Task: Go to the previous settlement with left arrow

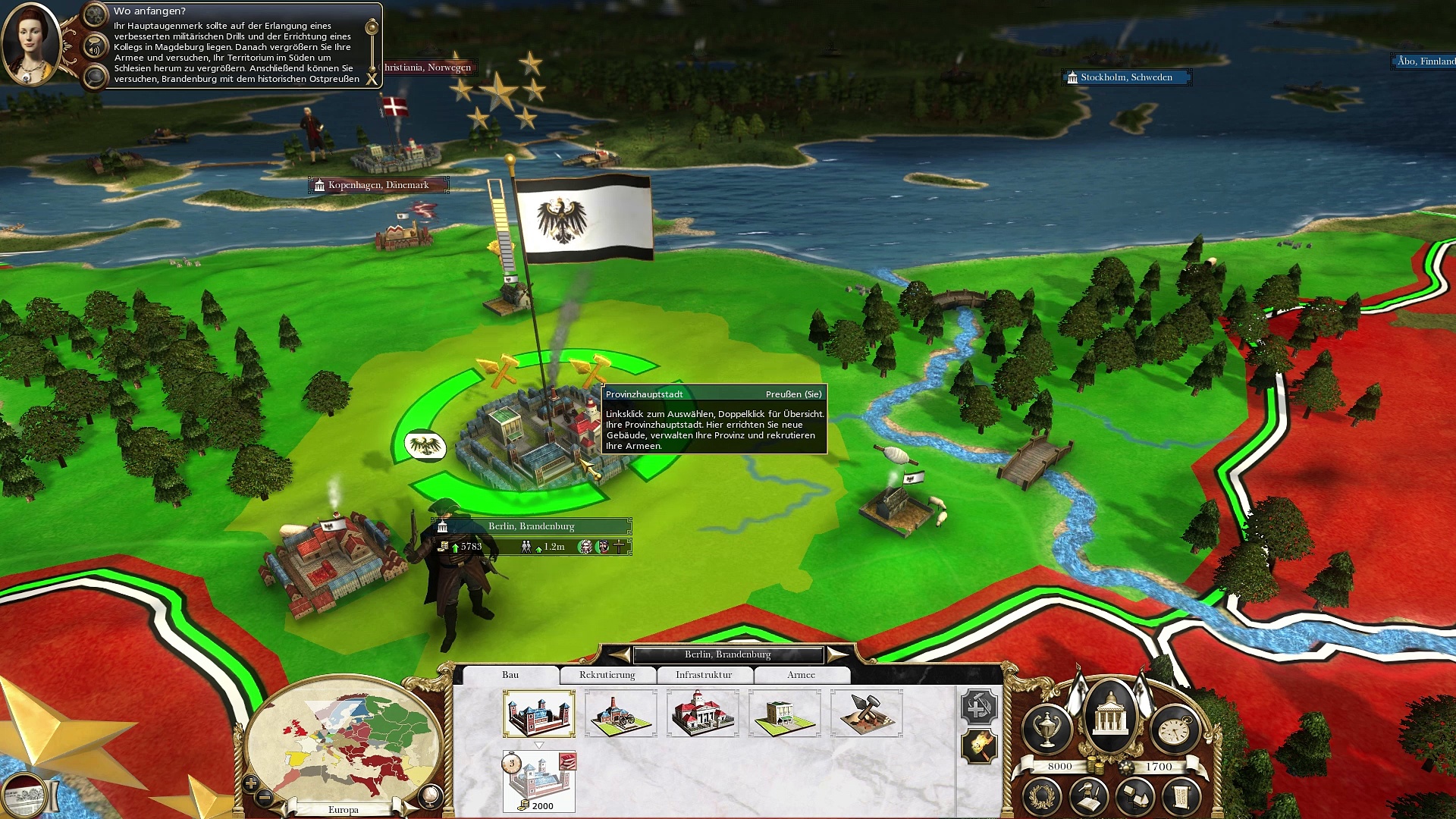Action: (x=620, y=654)
